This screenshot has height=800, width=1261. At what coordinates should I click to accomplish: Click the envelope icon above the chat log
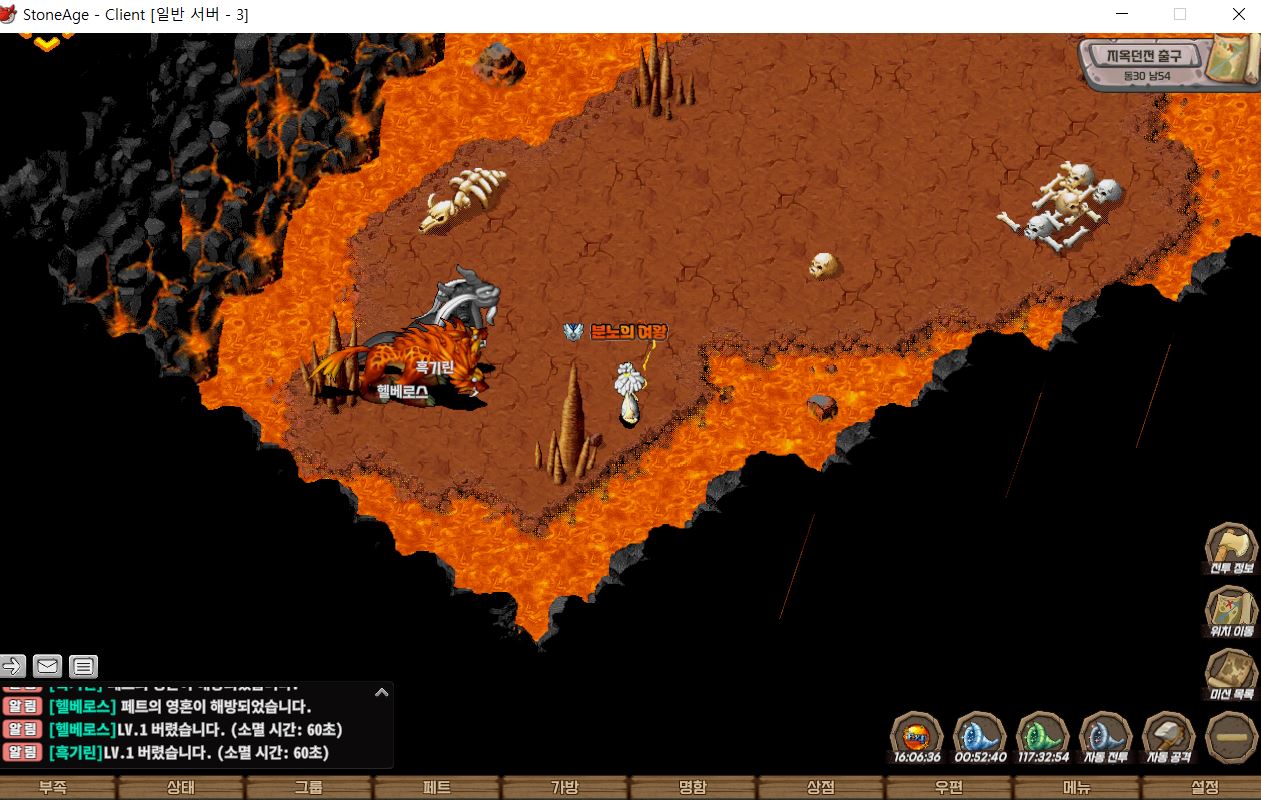47,666
